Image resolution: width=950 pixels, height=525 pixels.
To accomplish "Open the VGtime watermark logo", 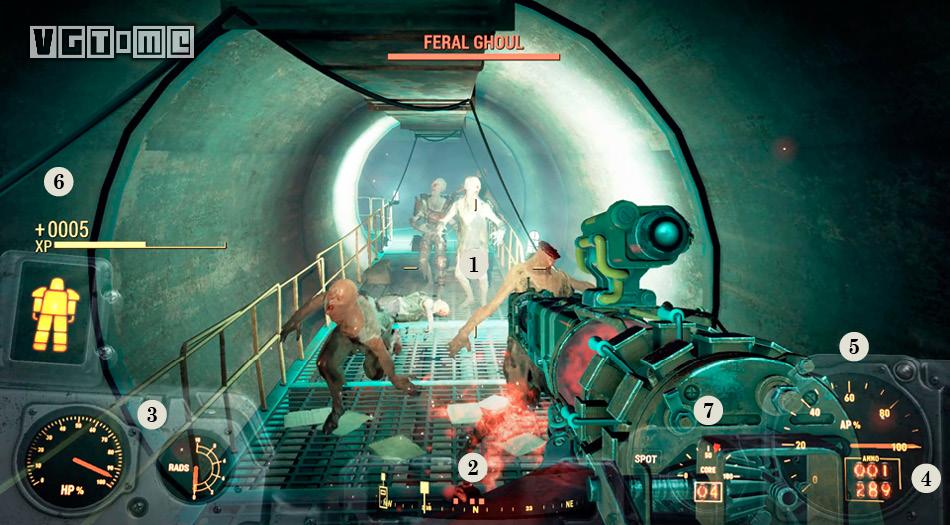I will tap(111, 42).
